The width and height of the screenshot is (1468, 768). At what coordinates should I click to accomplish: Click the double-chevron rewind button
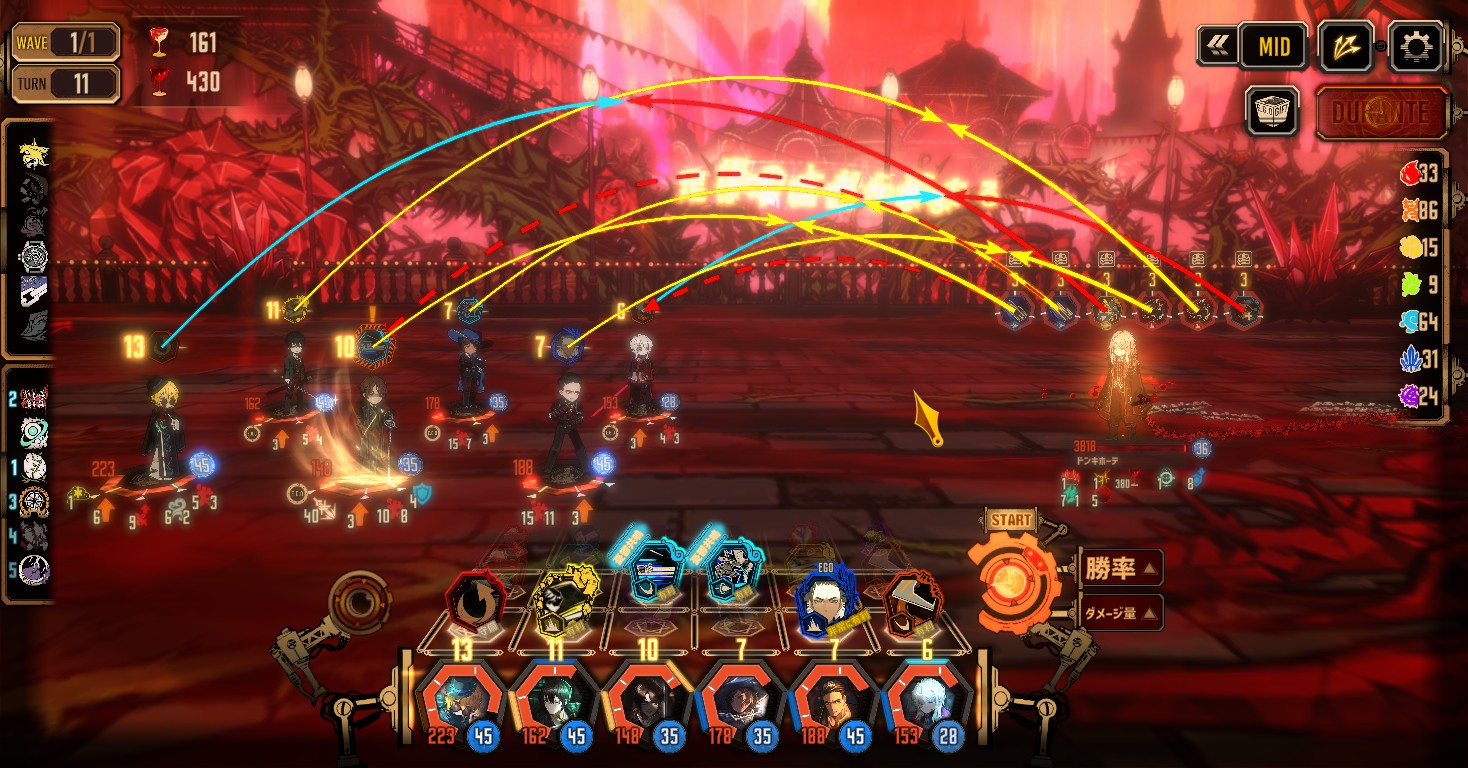[x=1217, y=46]
